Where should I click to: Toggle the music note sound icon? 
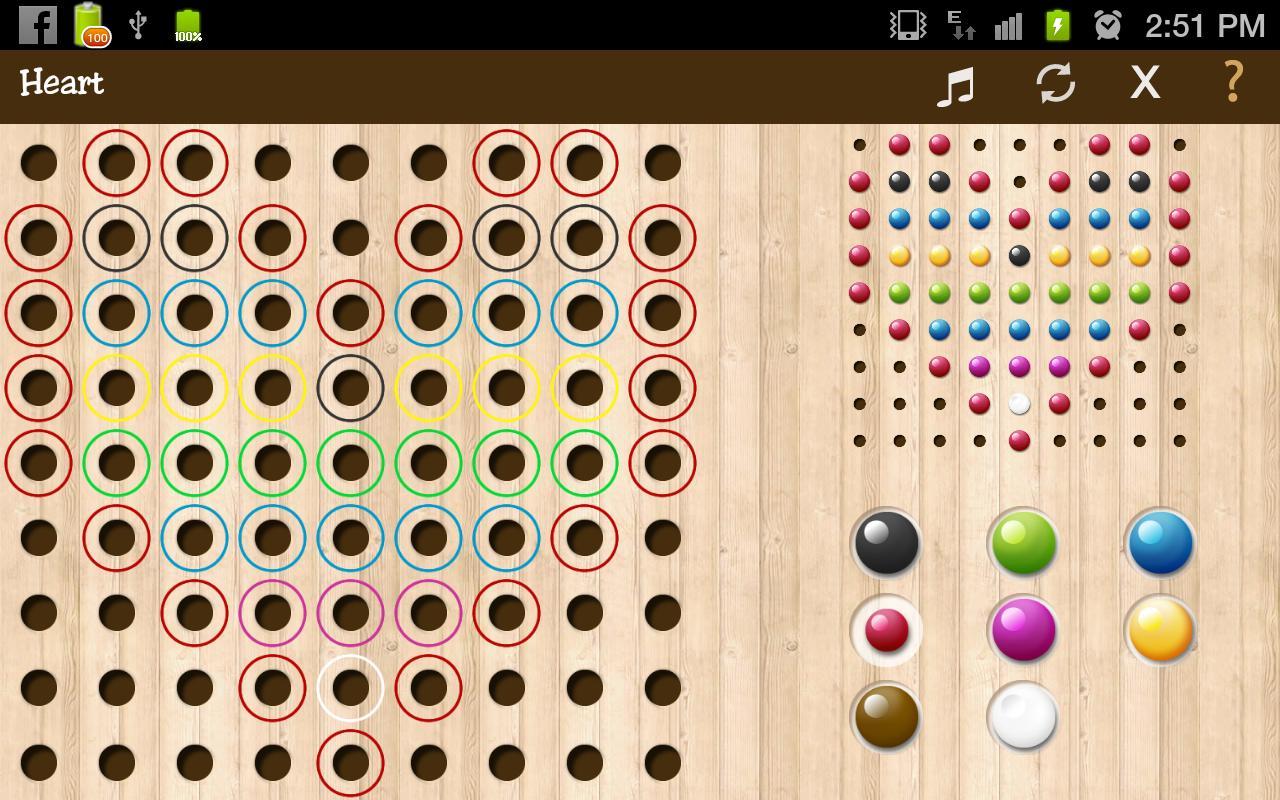[x=955, y=84]
